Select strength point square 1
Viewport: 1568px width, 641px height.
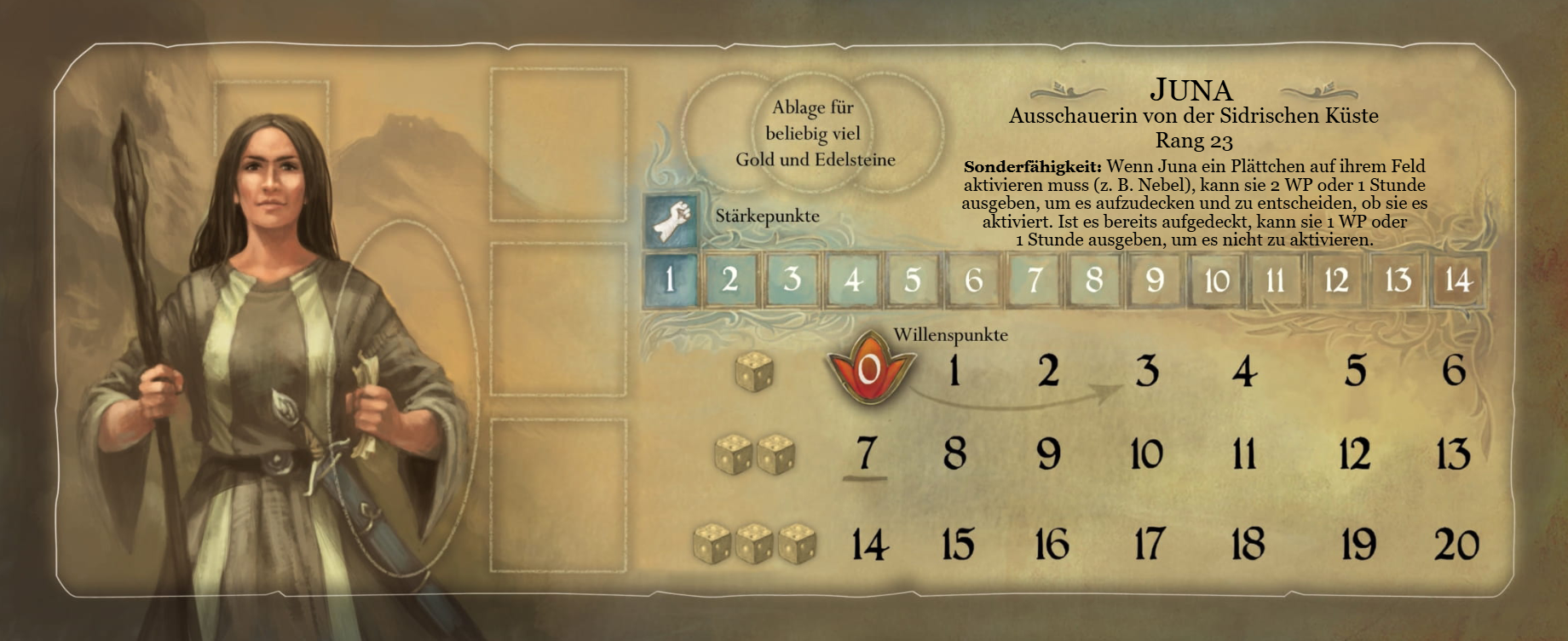(x=670, y=280)
